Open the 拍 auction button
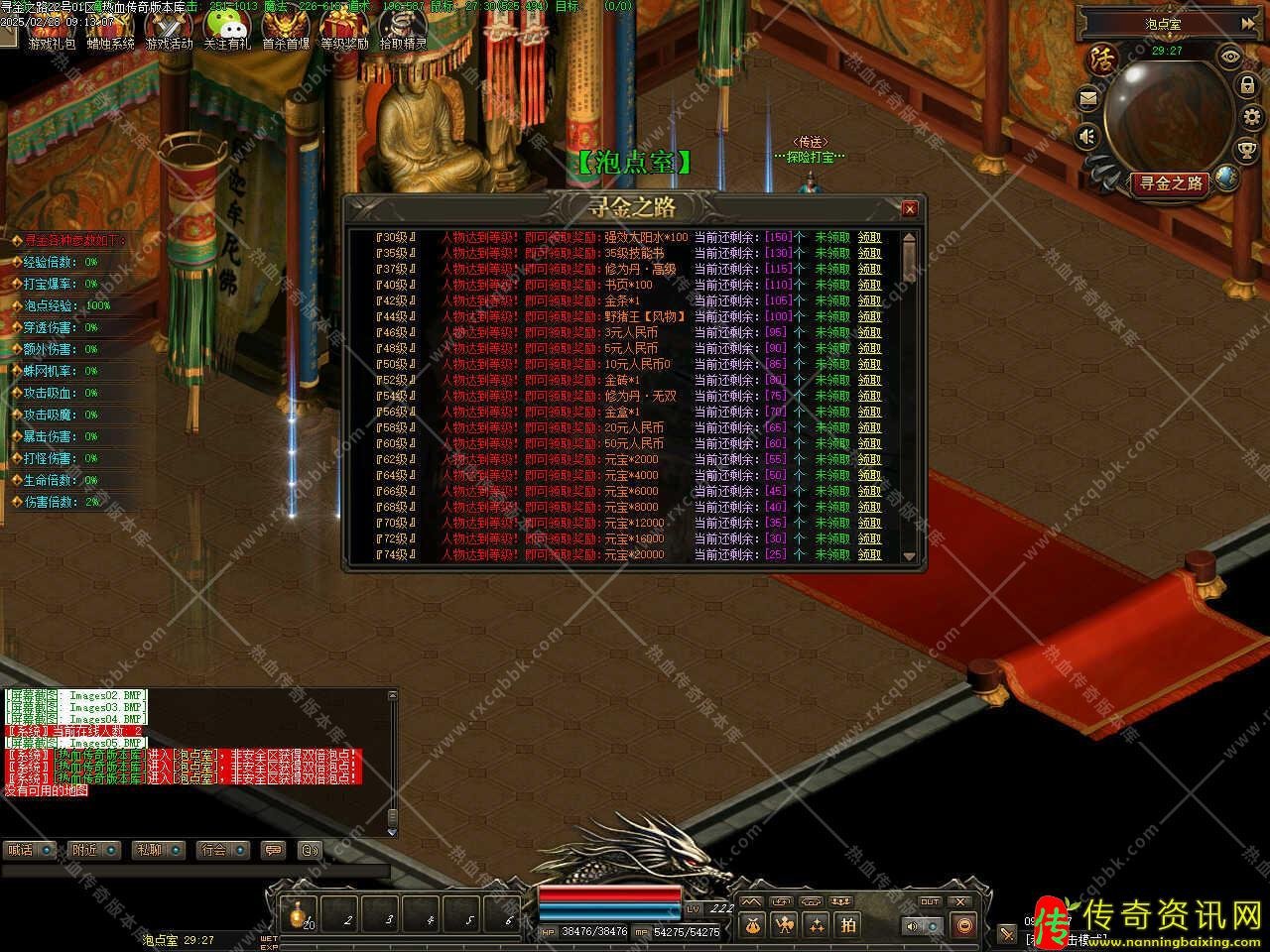Screen dimensions: 1270x952 tap(848, 924)
